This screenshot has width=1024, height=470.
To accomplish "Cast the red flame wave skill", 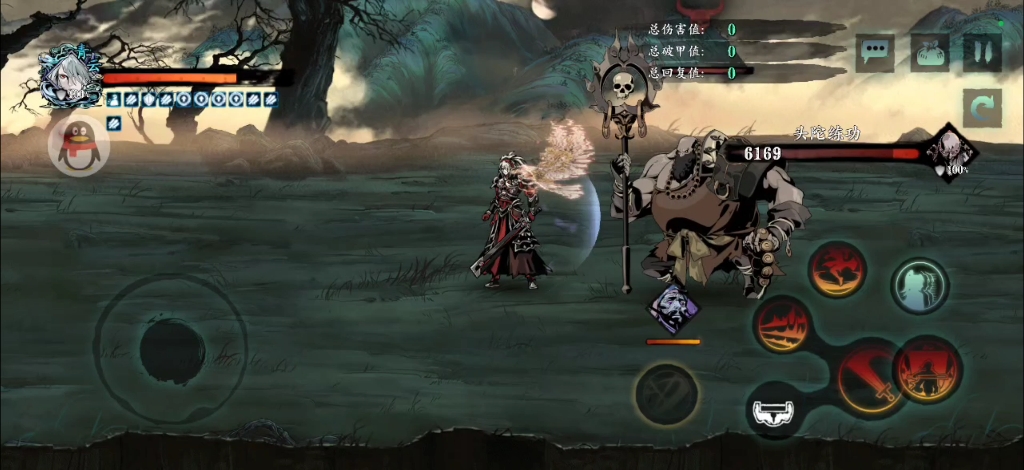I will 783,325.
